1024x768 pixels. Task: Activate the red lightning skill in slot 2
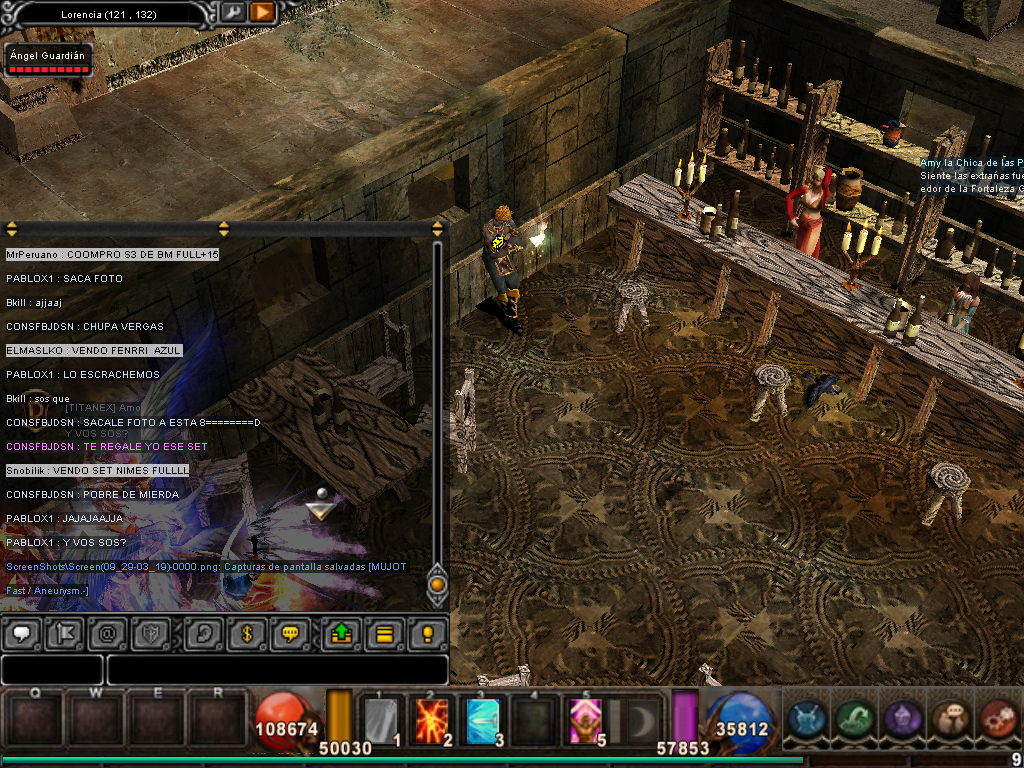431,720
